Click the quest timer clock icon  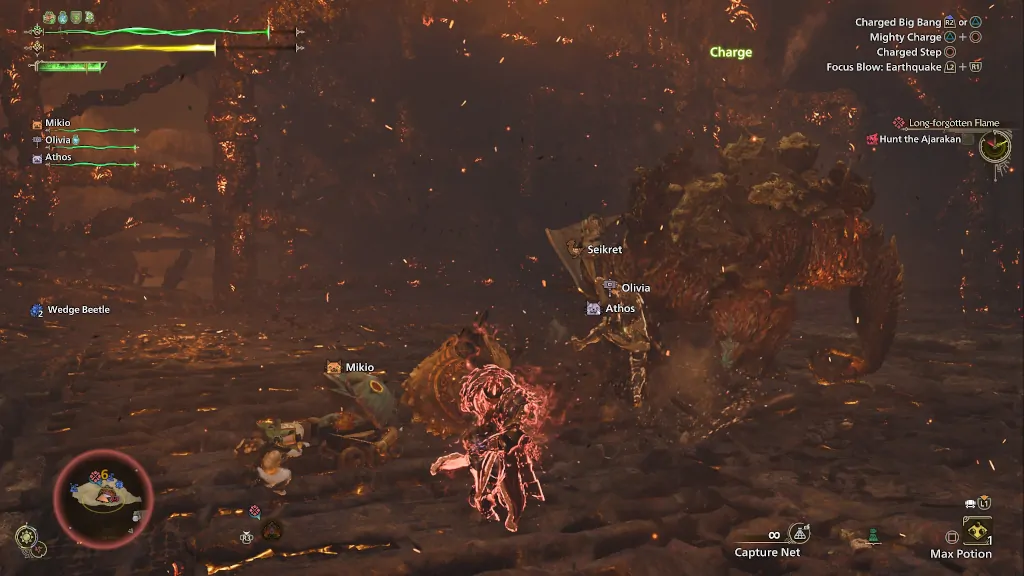(995, 147)
